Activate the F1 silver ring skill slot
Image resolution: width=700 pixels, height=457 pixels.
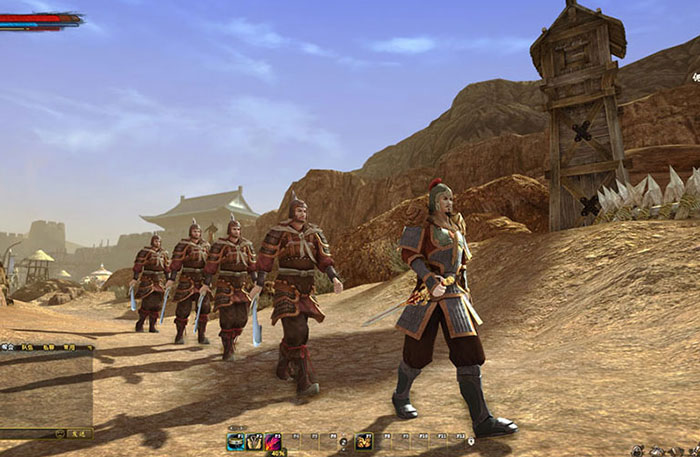[236, 441]
